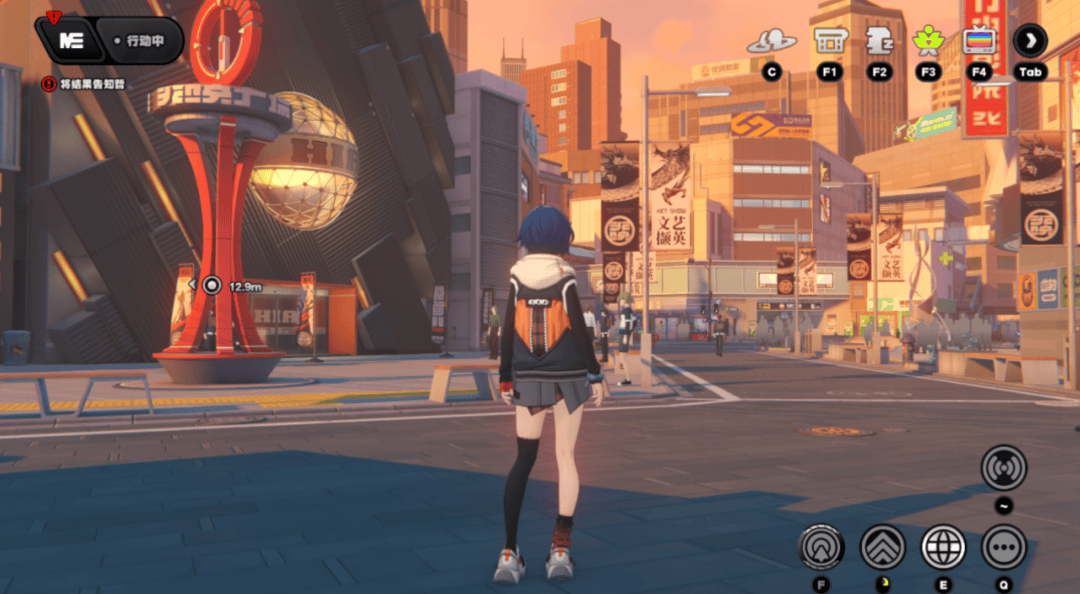The height and width of the screenshot is (594, 1080).
Task: Activate the location arrow ring button
Action: click(822, 547)
